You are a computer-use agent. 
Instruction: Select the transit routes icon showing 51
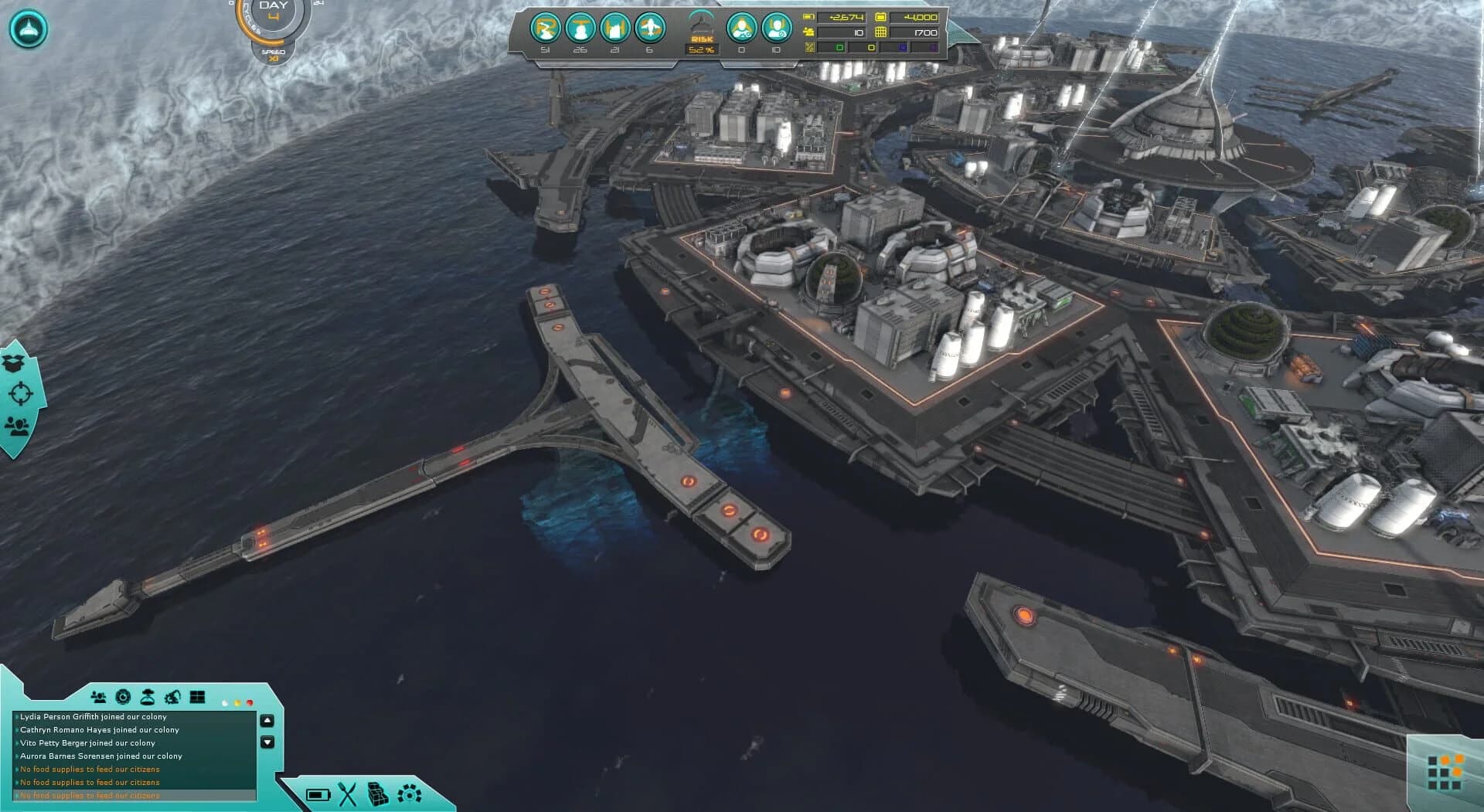click(x=546, y=29)
